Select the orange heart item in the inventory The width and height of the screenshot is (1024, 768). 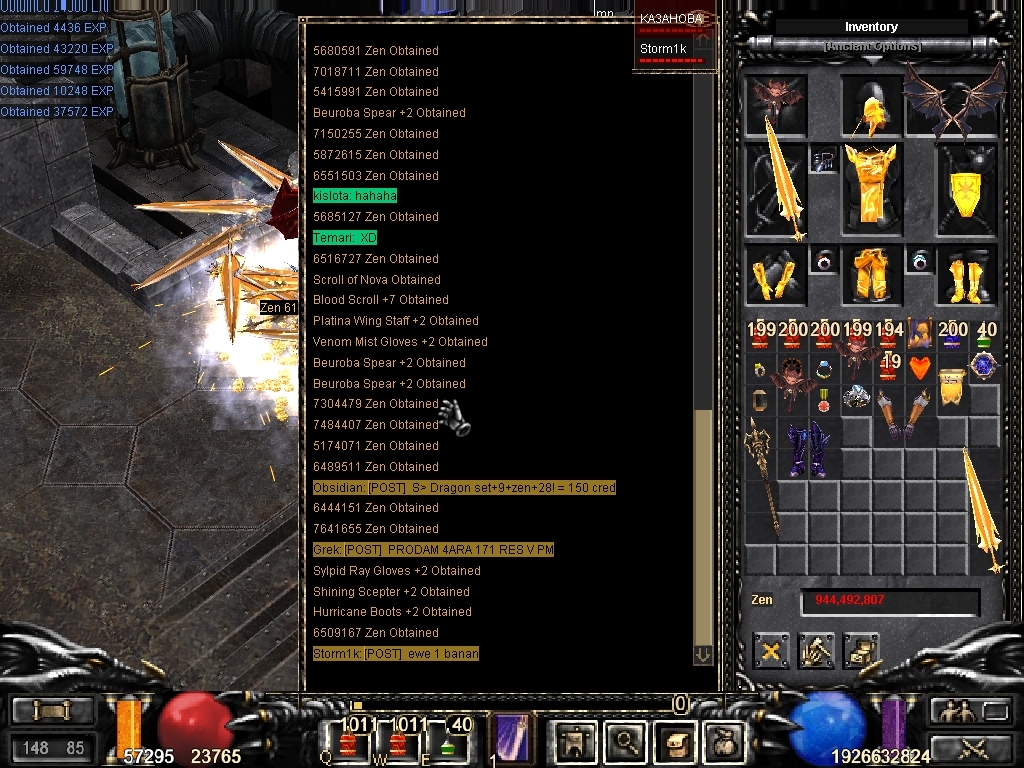tap(920, 368)
